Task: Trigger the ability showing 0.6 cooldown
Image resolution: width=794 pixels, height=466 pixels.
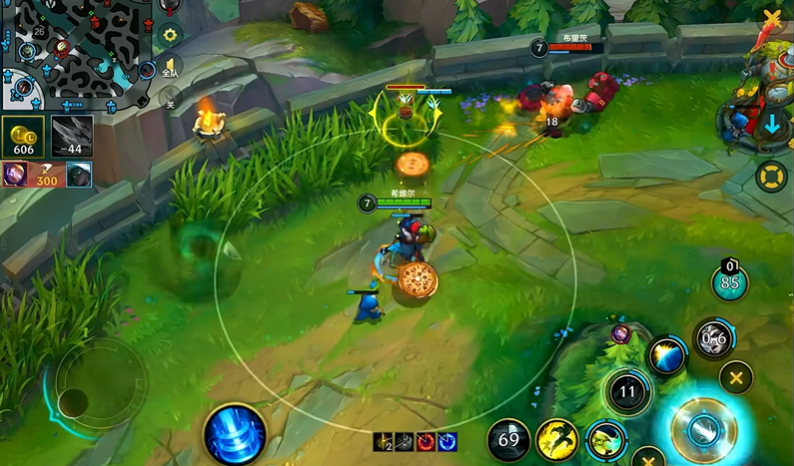Action: 714,339
